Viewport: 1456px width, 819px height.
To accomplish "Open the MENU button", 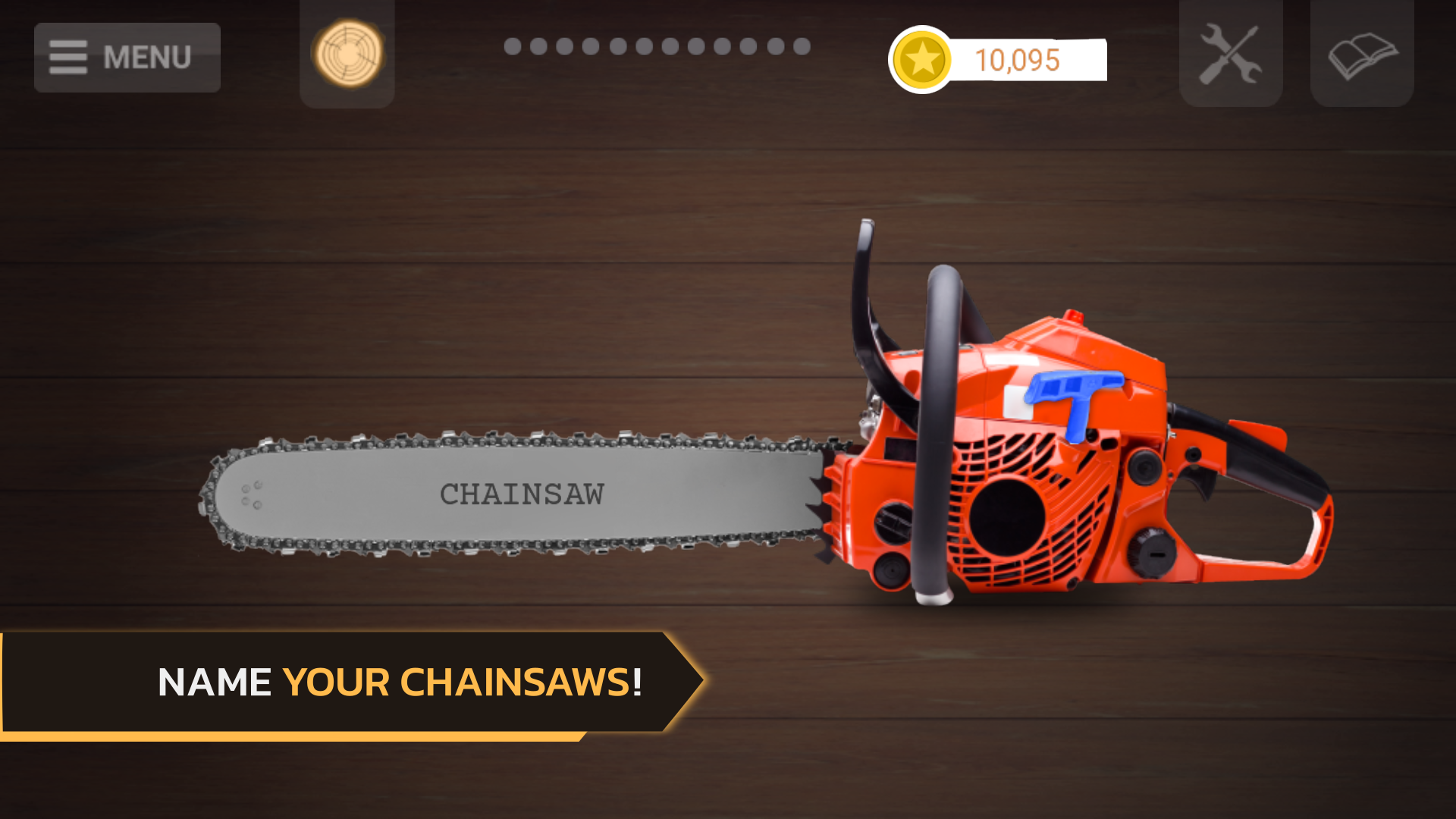I will [127, 58].
